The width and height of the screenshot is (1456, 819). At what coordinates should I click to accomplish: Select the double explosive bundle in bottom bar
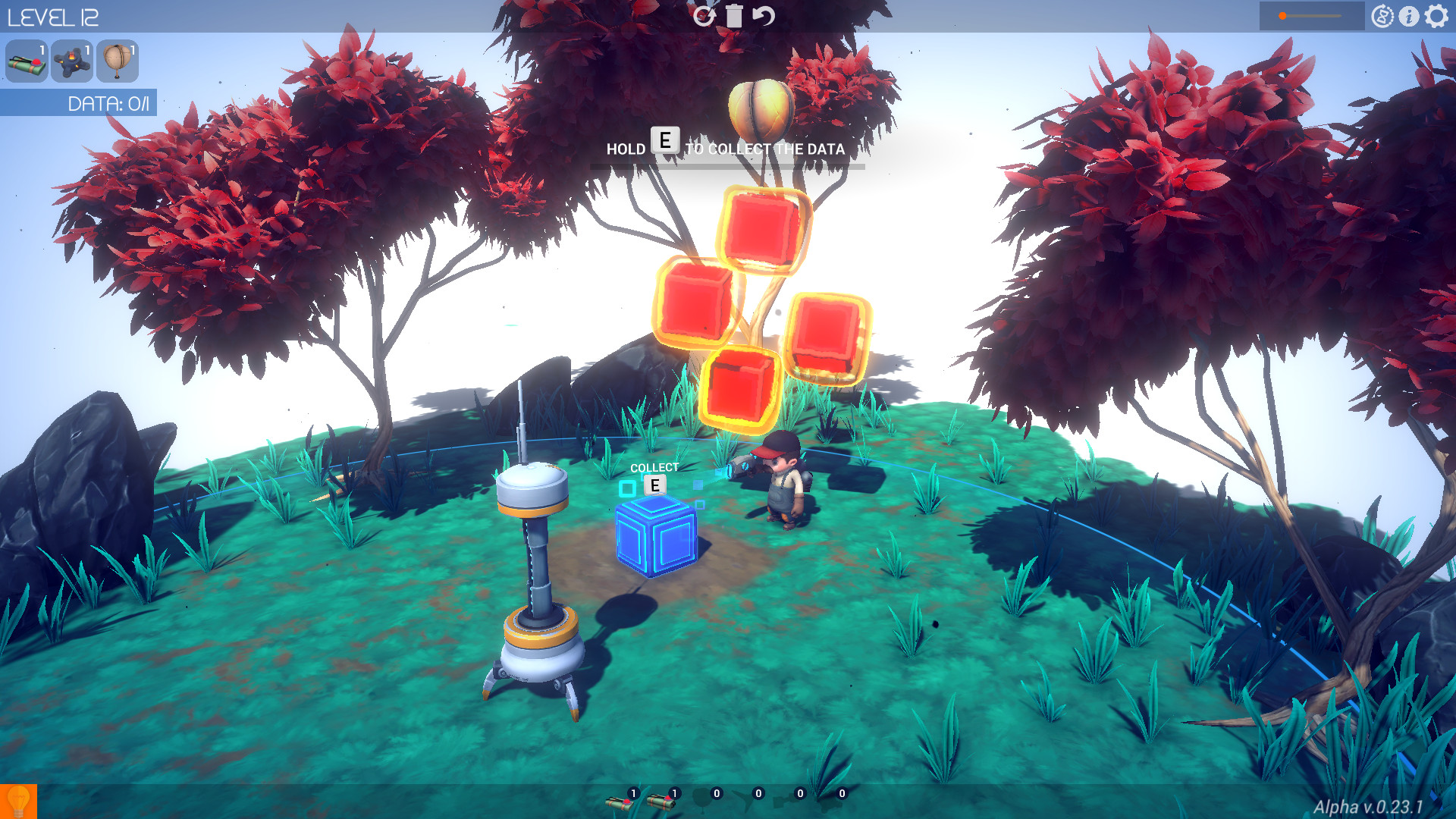pyautogui.click(x=661, y=801)
